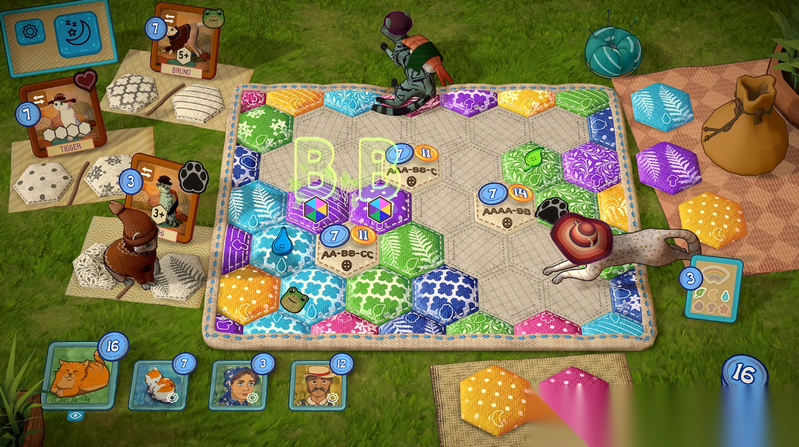799x447 pixels.
Task: Inspect the AAAA-BB design goal tile
Action: (507, 208)
